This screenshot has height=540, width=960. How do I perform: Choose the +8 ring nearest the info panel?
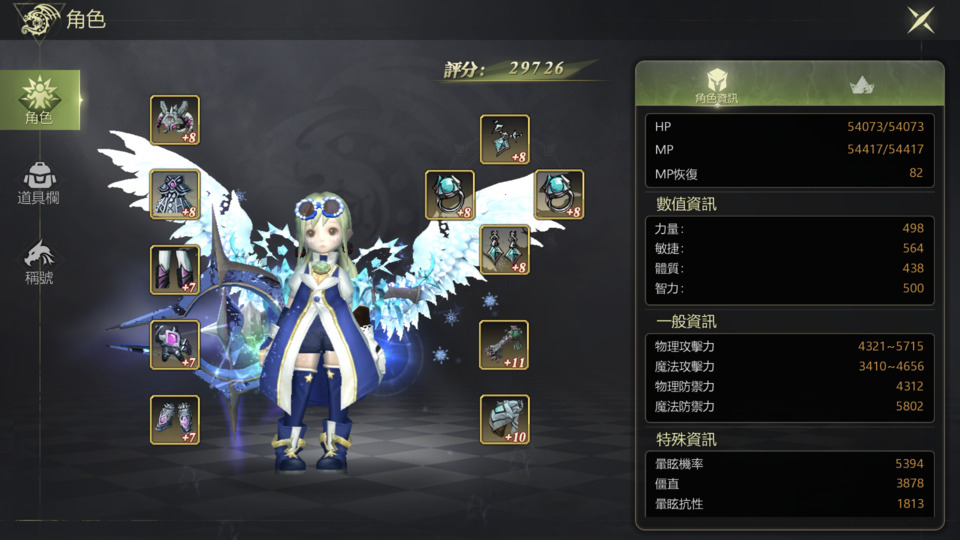[559, 195]
